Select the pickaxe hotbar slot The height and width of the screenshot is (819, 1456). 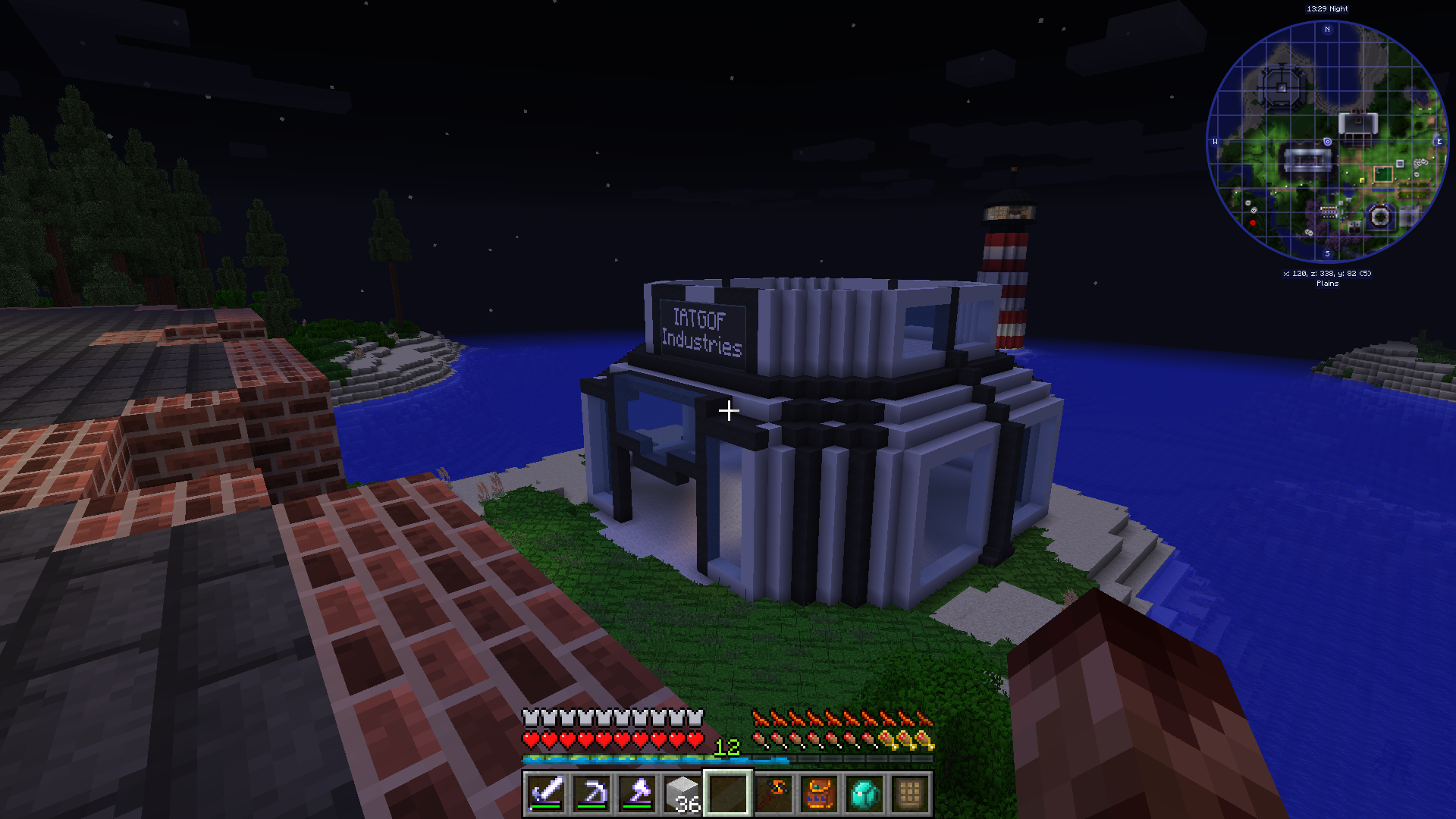(591, 793)
